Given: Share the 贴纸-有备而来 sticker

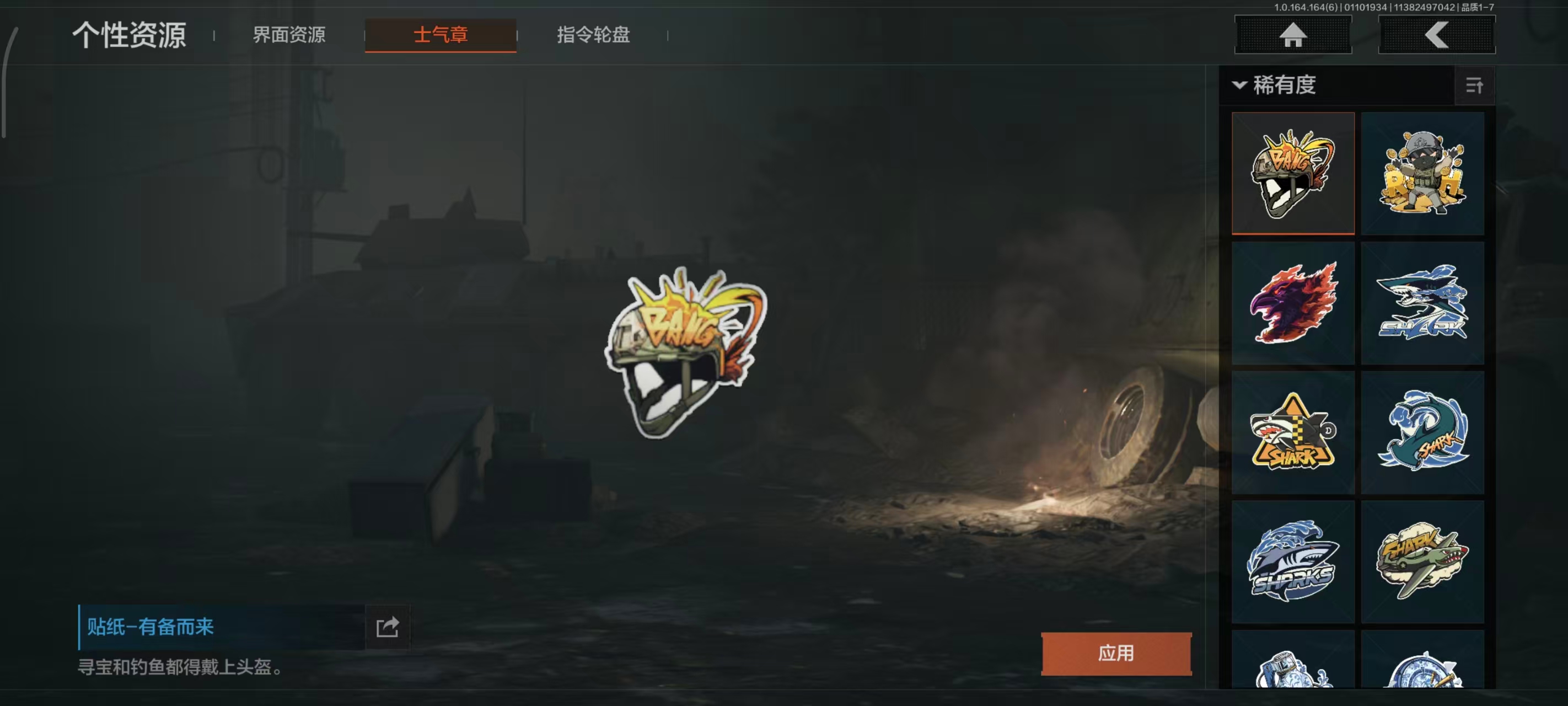Looking at the screenshot, I should (x=388, y=625).
